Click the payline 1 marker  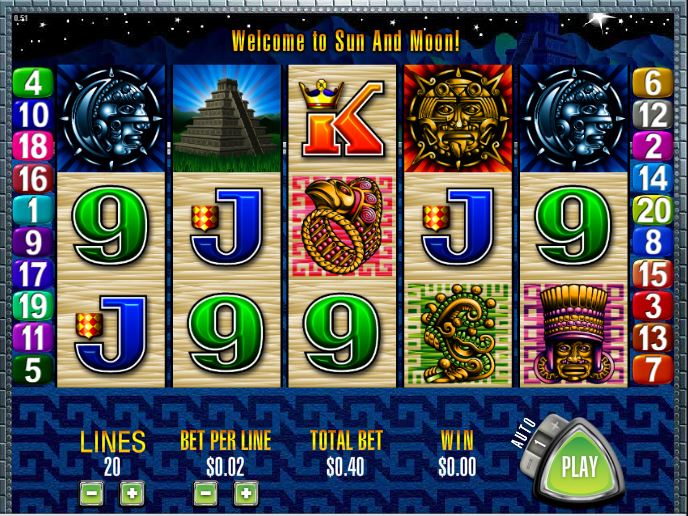coord(33,210)
